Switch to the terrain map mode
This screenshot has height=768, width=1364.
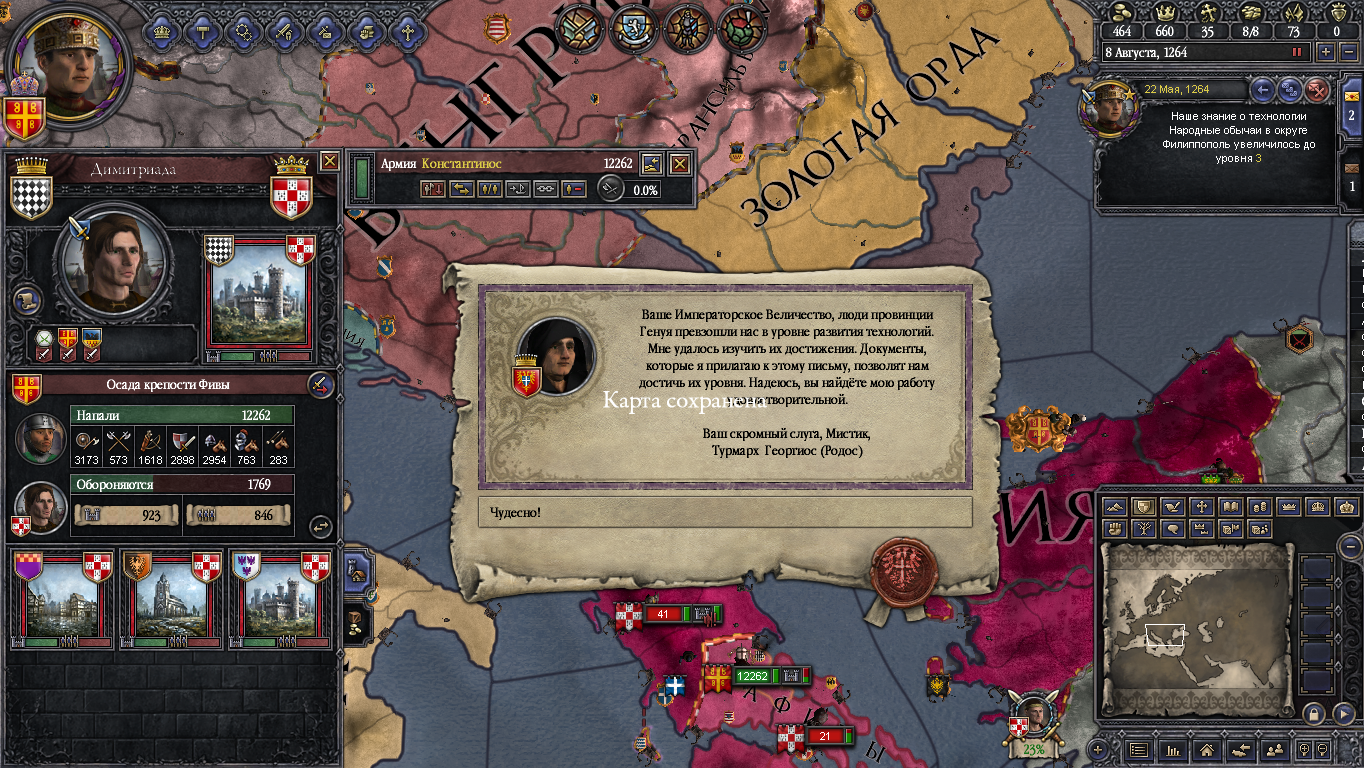tap(1115, 507)
